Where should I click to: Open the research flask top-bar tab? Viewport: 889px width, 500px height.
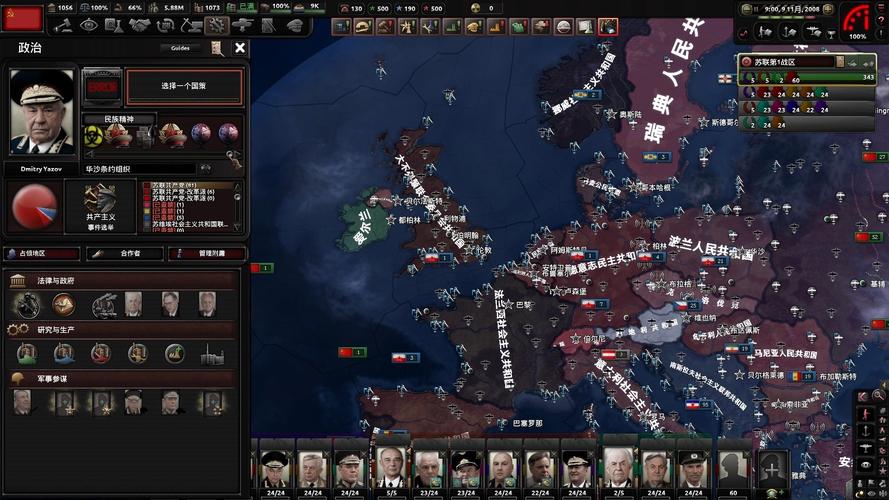[114, 25]
